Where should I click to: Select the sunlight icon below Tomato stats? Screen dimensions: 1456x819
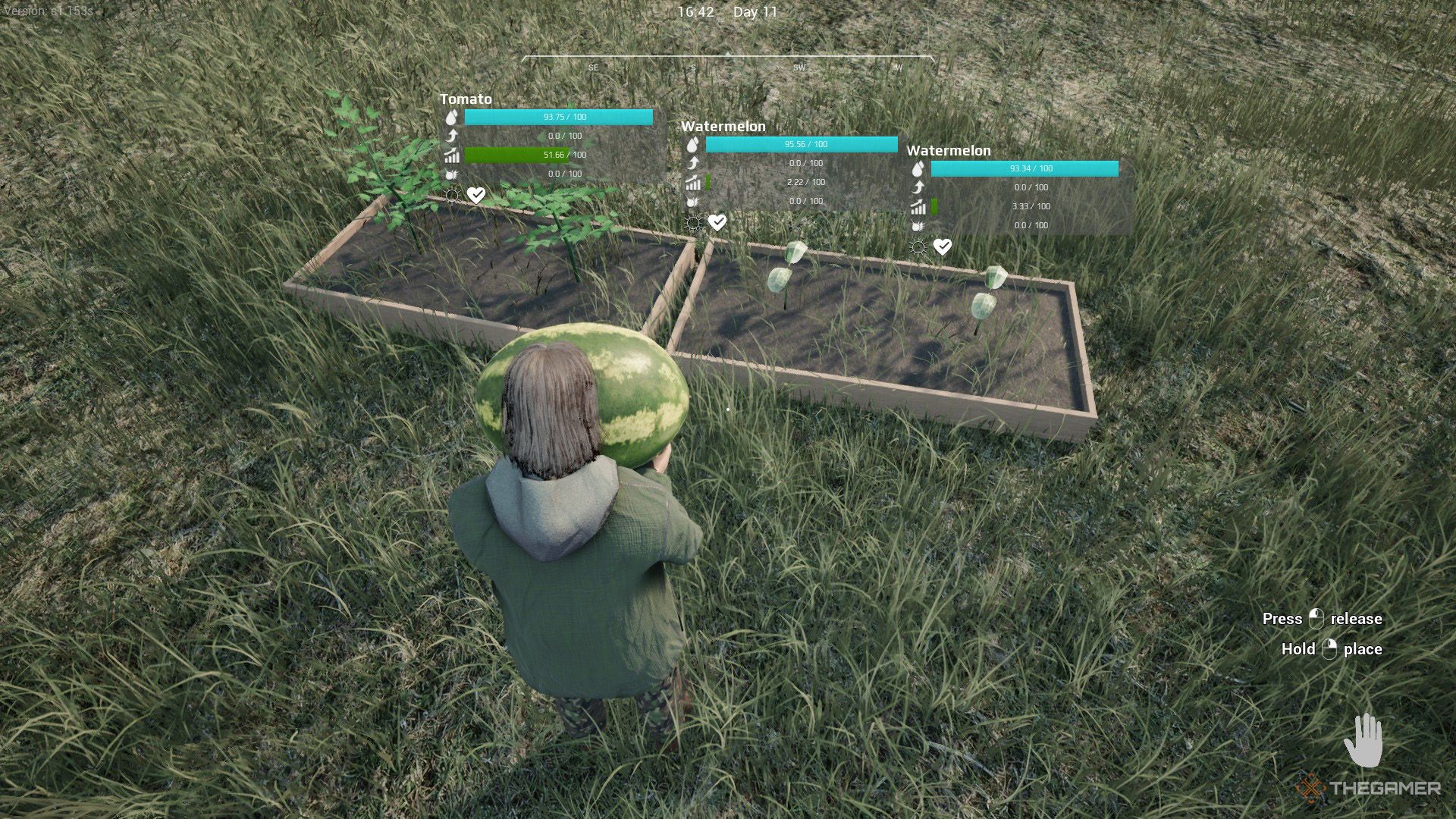pyautogui.click(x=452, y=195)
